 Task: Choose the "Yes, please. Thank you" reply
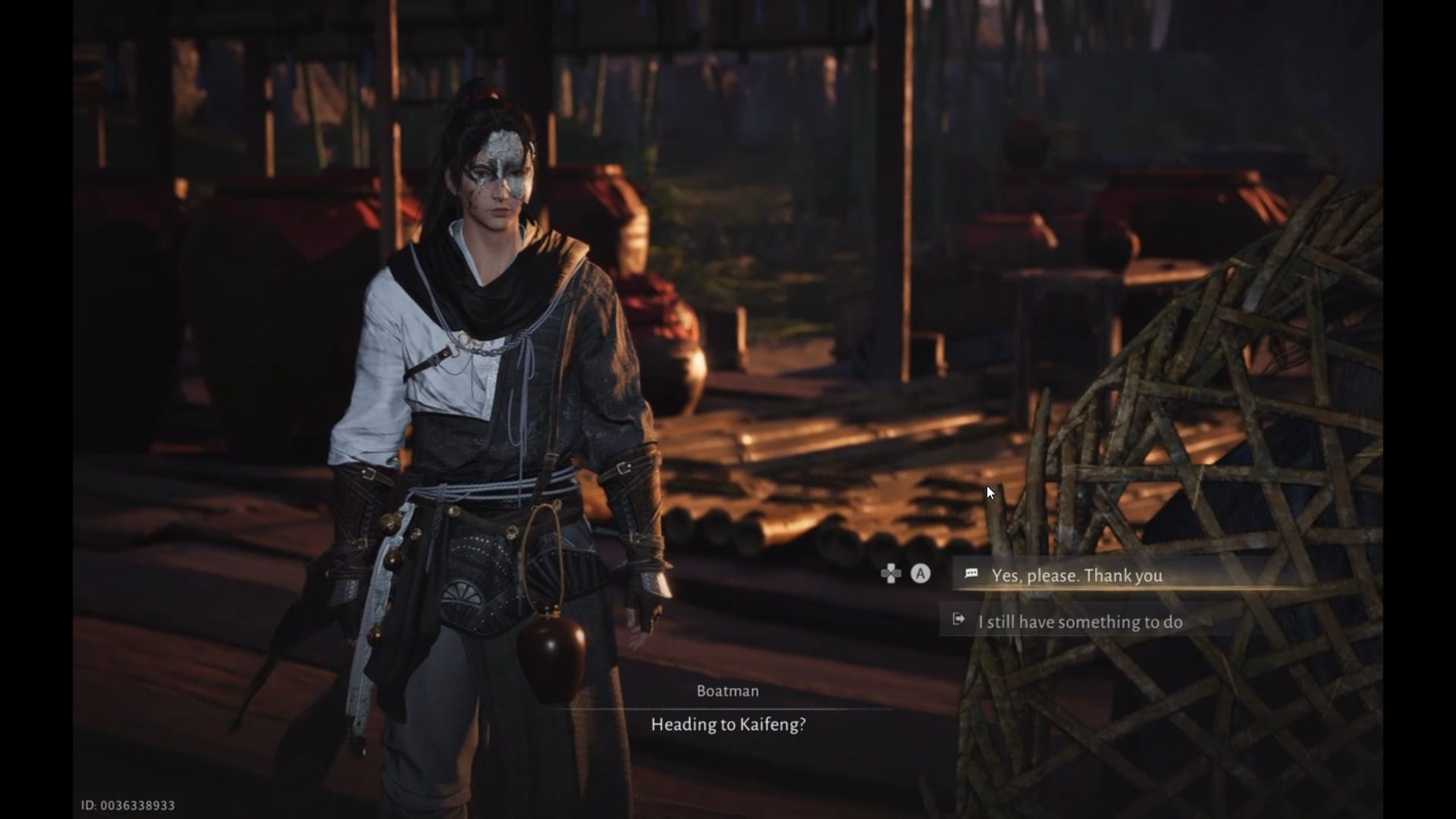coord(1076,576)
